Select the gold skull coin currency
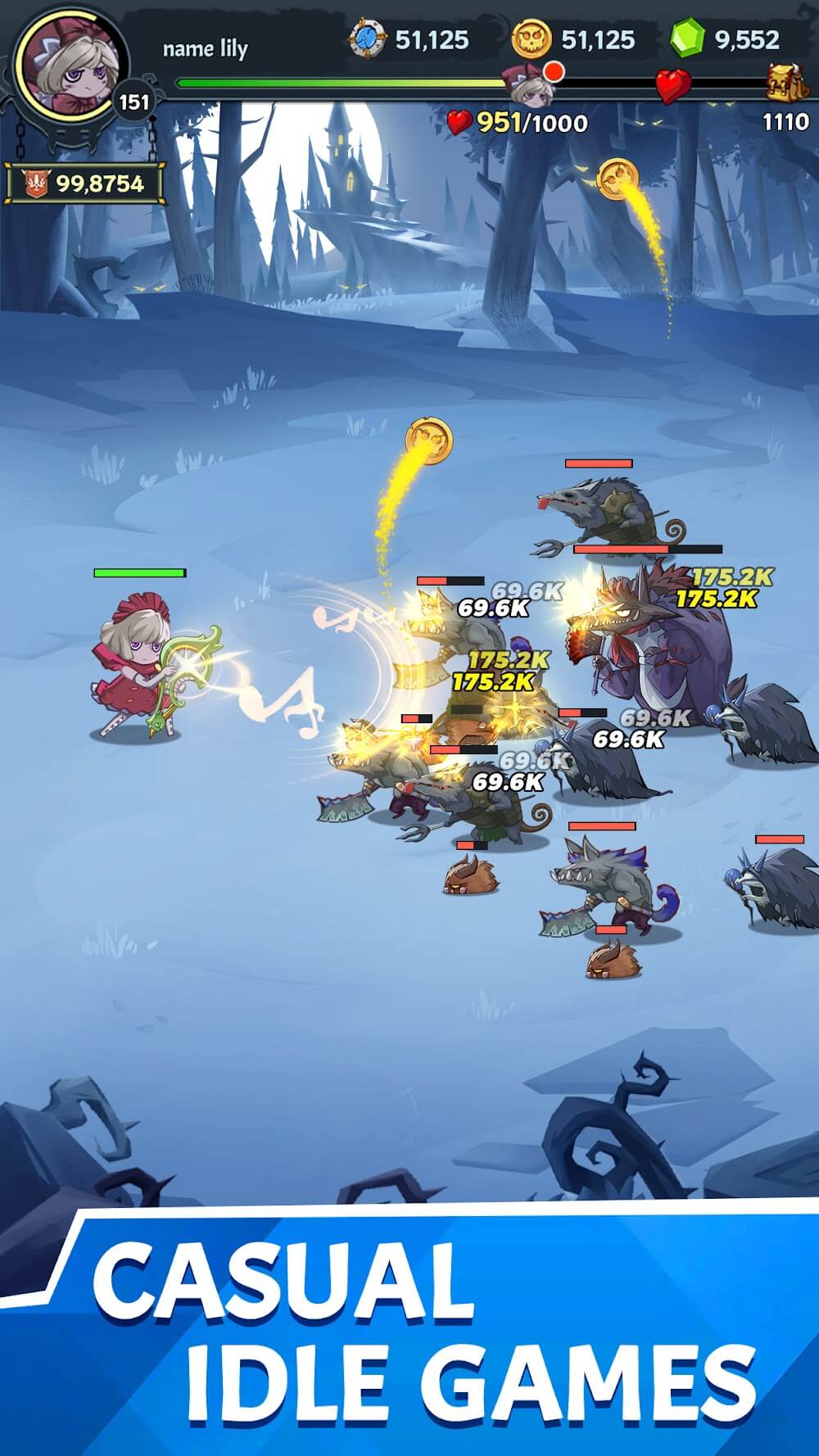 point(532,40)
